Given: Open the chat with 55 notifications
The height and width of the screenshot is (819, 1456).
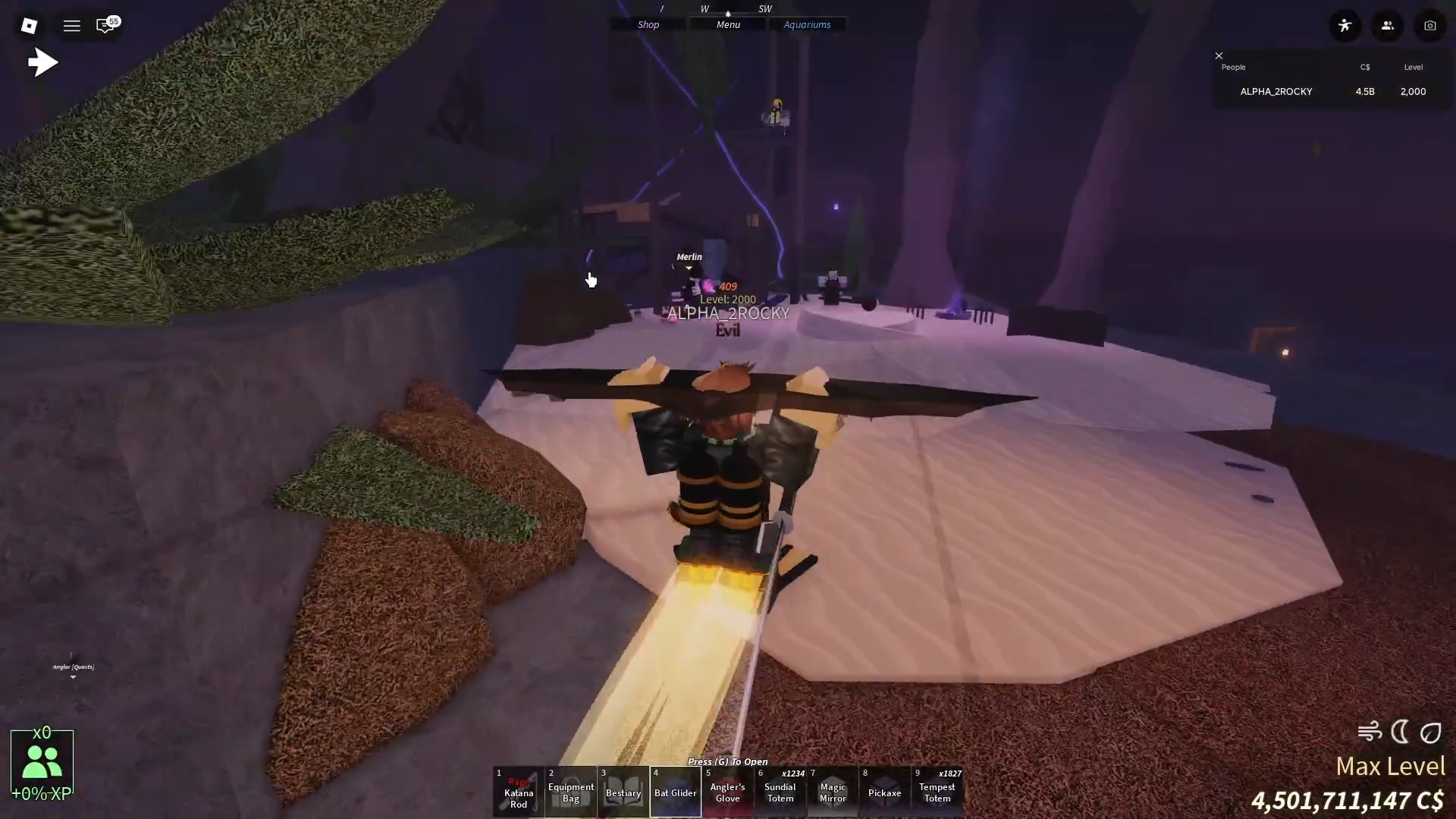Looking at the screenshot, I should [x=106, y=26].
